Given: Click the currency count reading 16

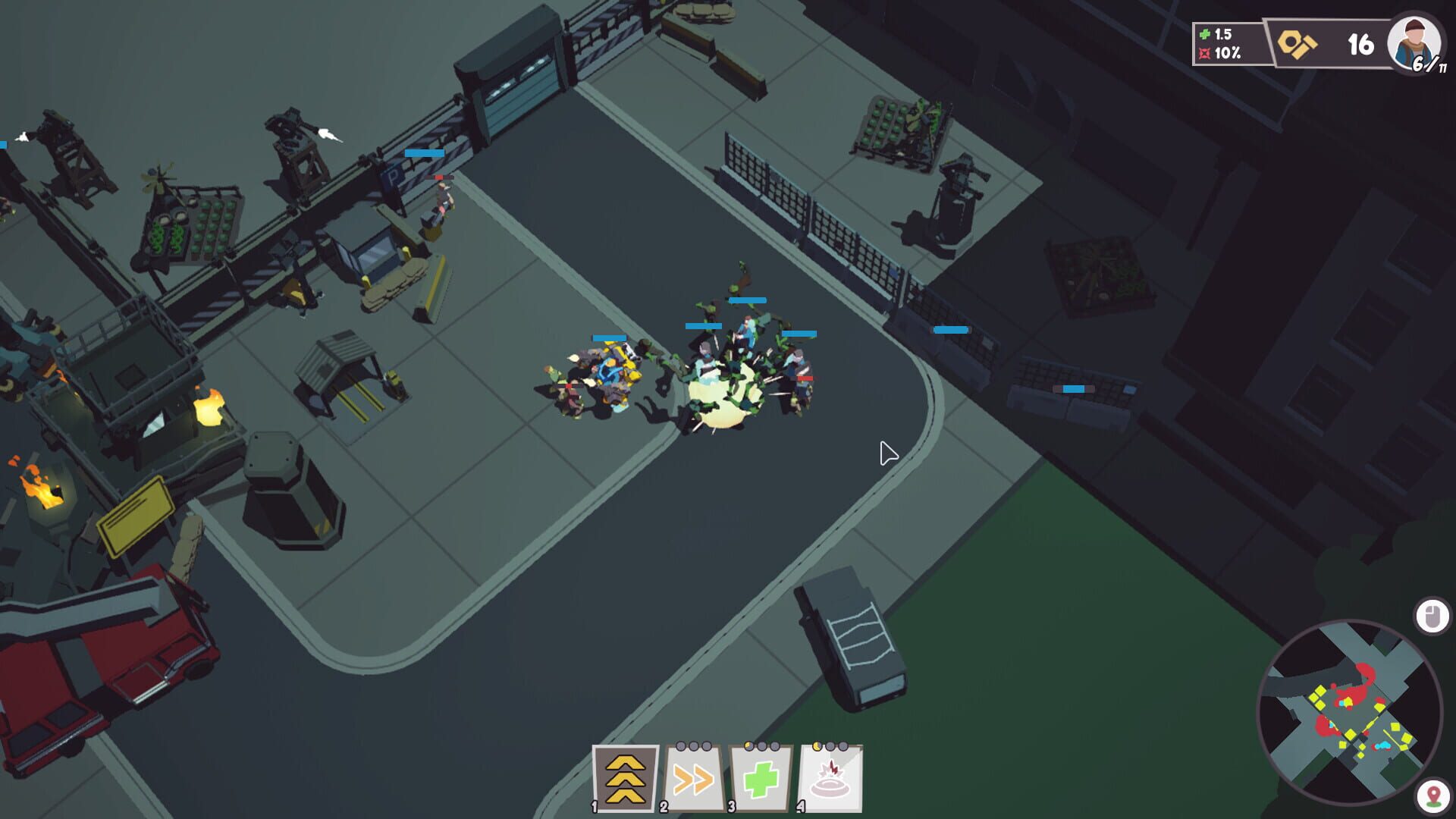Looking at the screenshot, I should tap(1360, 44).
